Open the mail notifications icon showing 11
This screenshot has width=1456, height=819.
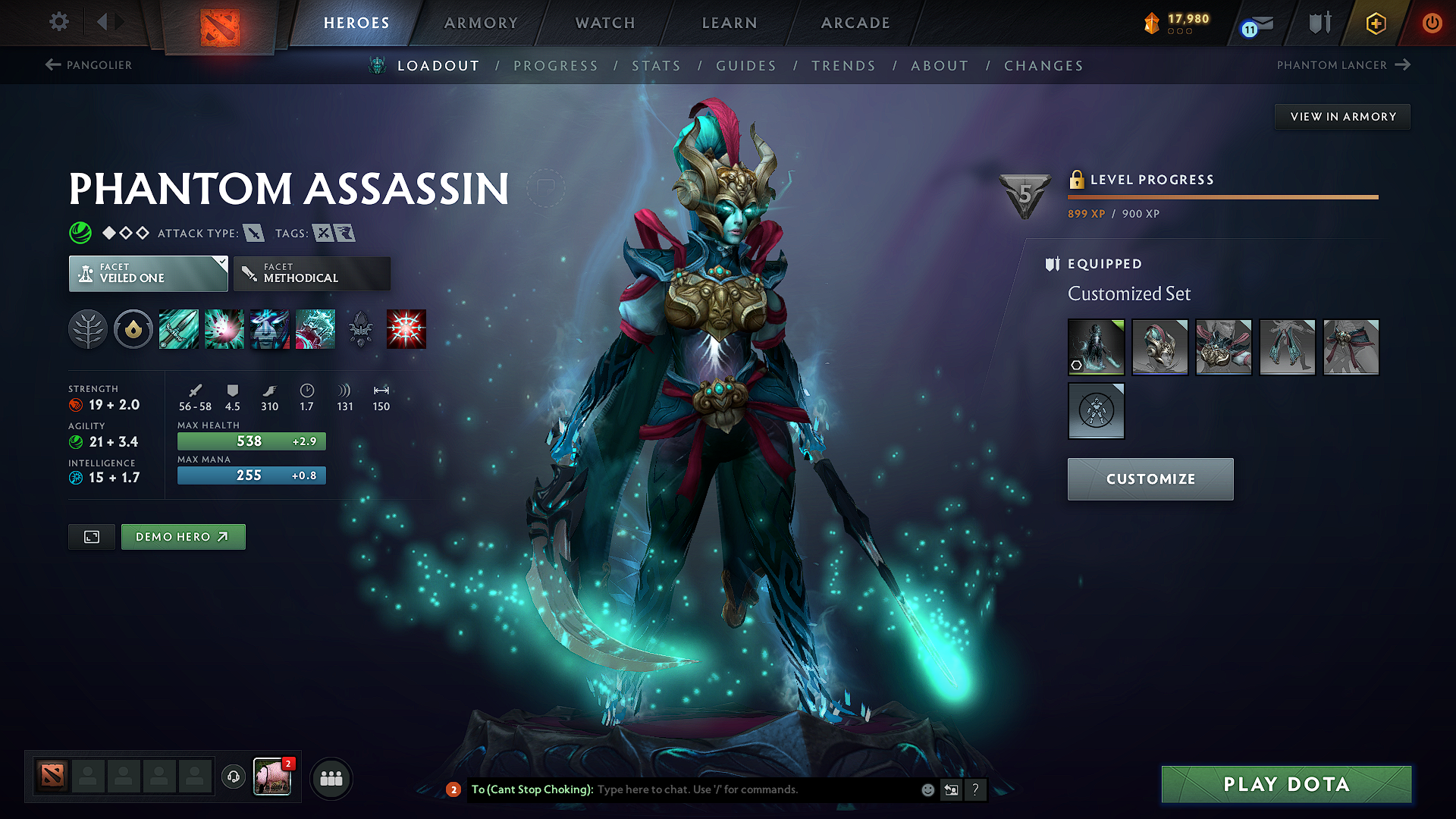[1254, 25]
